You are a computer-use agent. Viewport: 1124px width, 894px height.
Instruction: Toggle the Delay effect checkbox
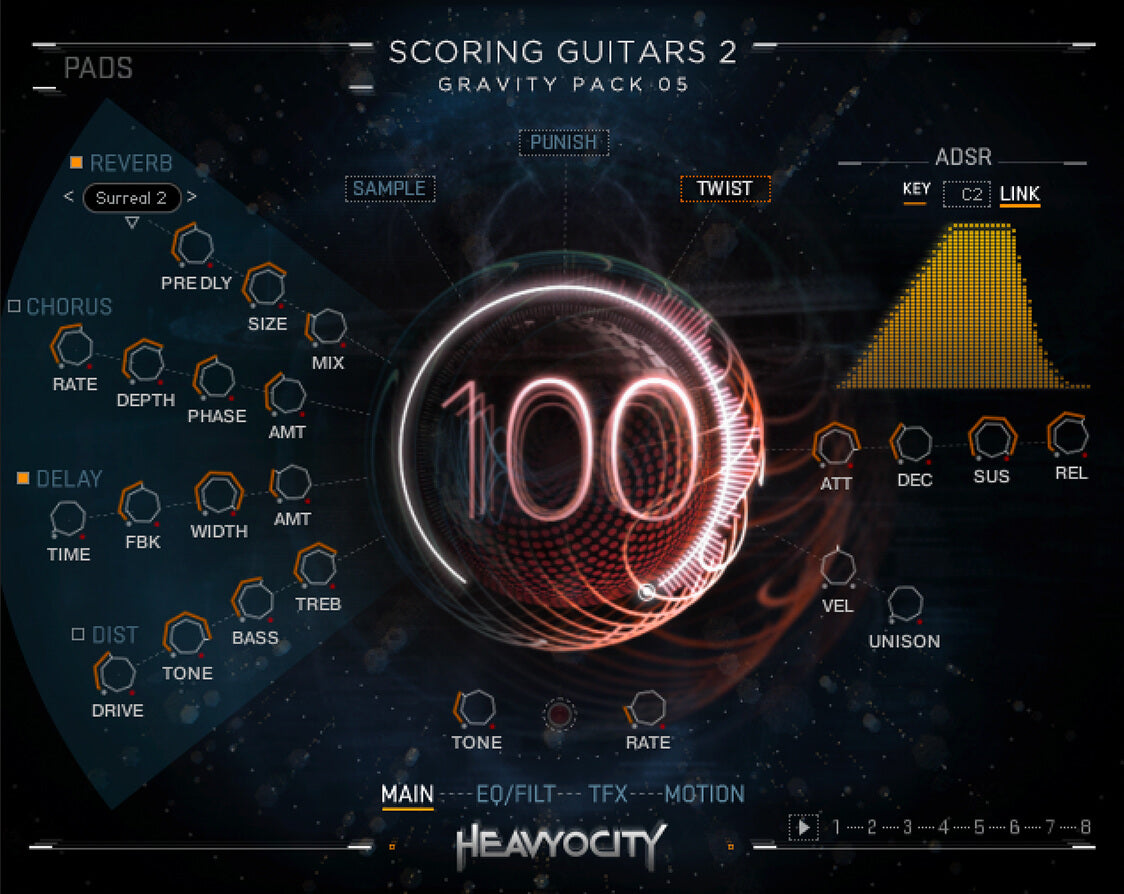click(23, 479)
